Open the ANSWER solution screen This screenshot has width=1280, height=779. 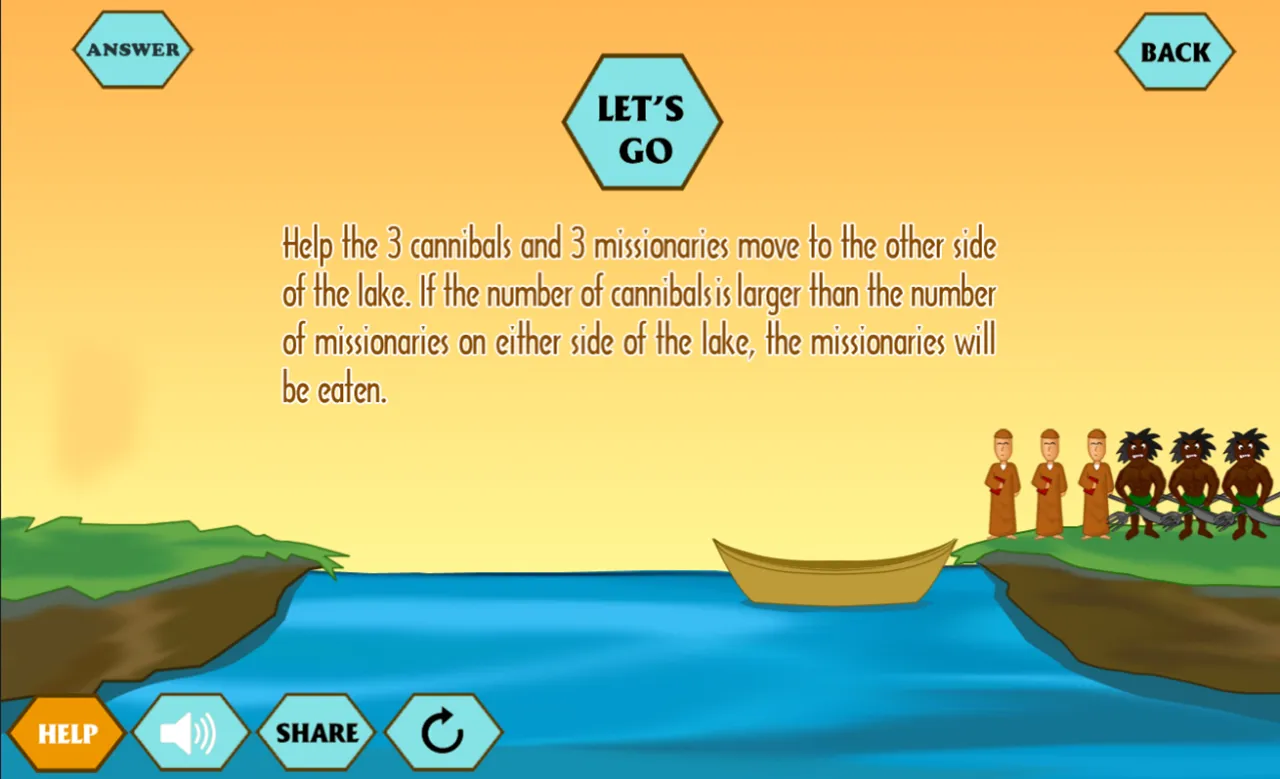click(x=132, y=47)
